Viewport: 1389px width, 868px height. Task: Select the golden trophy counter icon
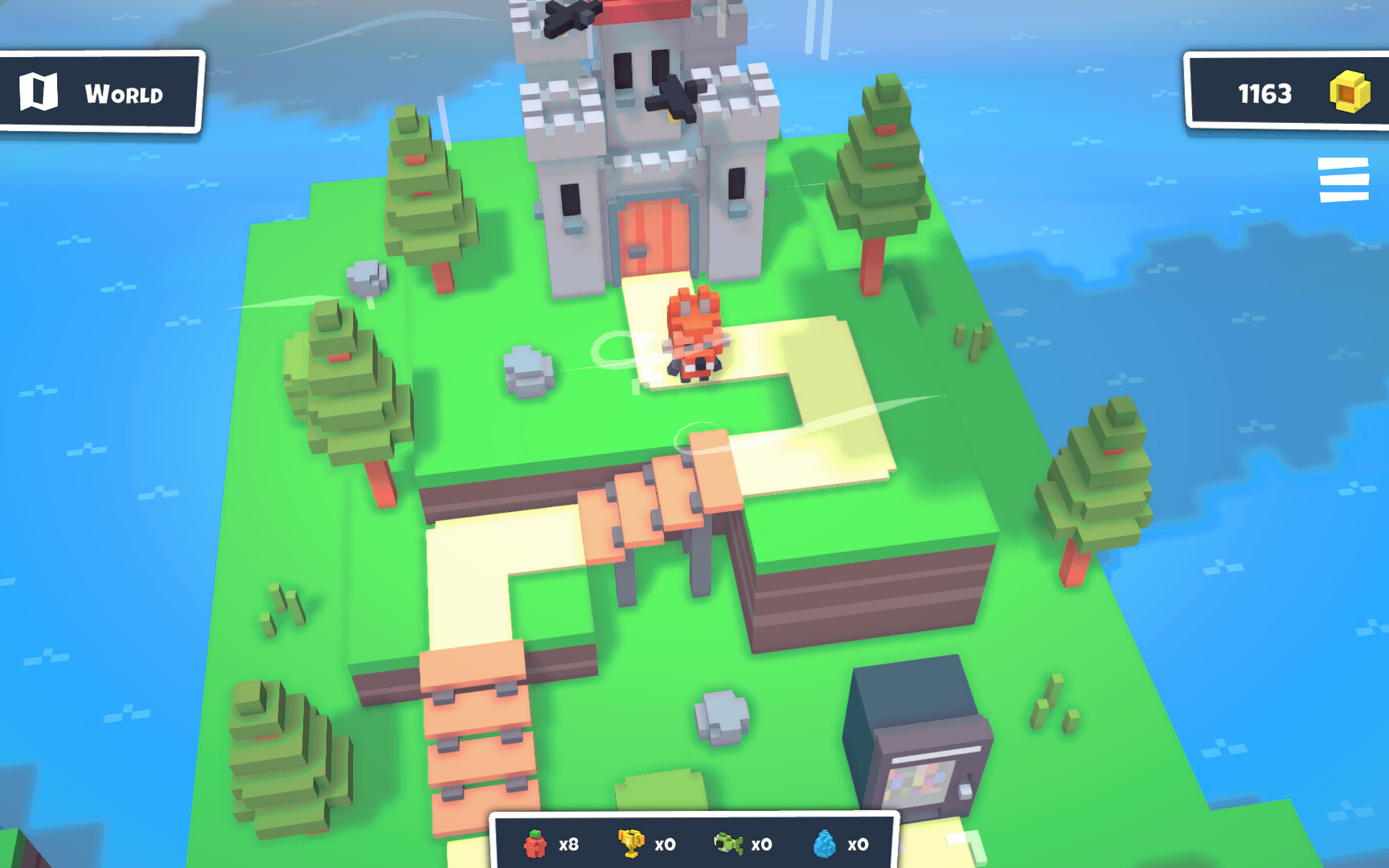[x=632, y=844]
